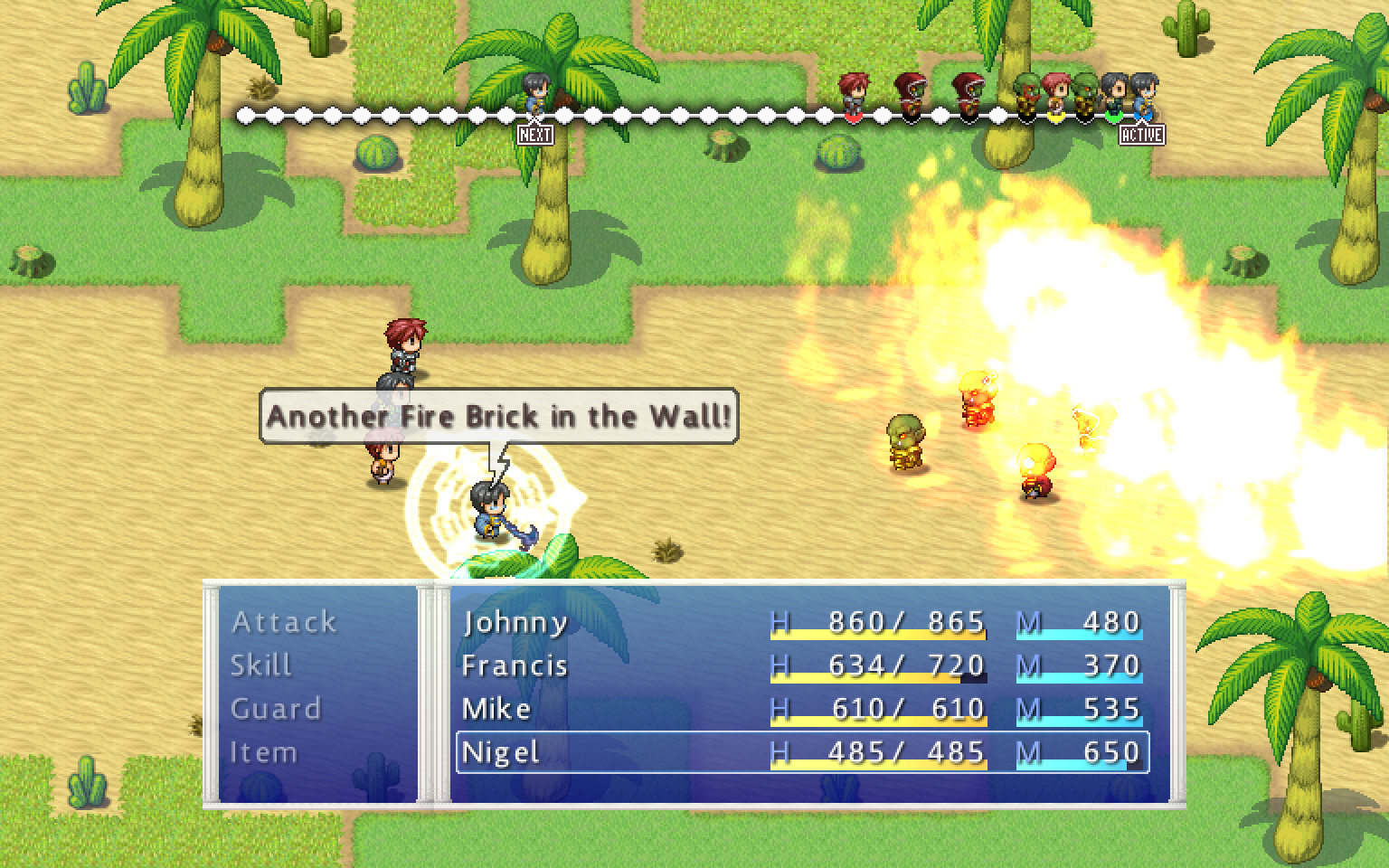
Task: Select Nigel's highlighted party row
Action: (x=801, y=752)
